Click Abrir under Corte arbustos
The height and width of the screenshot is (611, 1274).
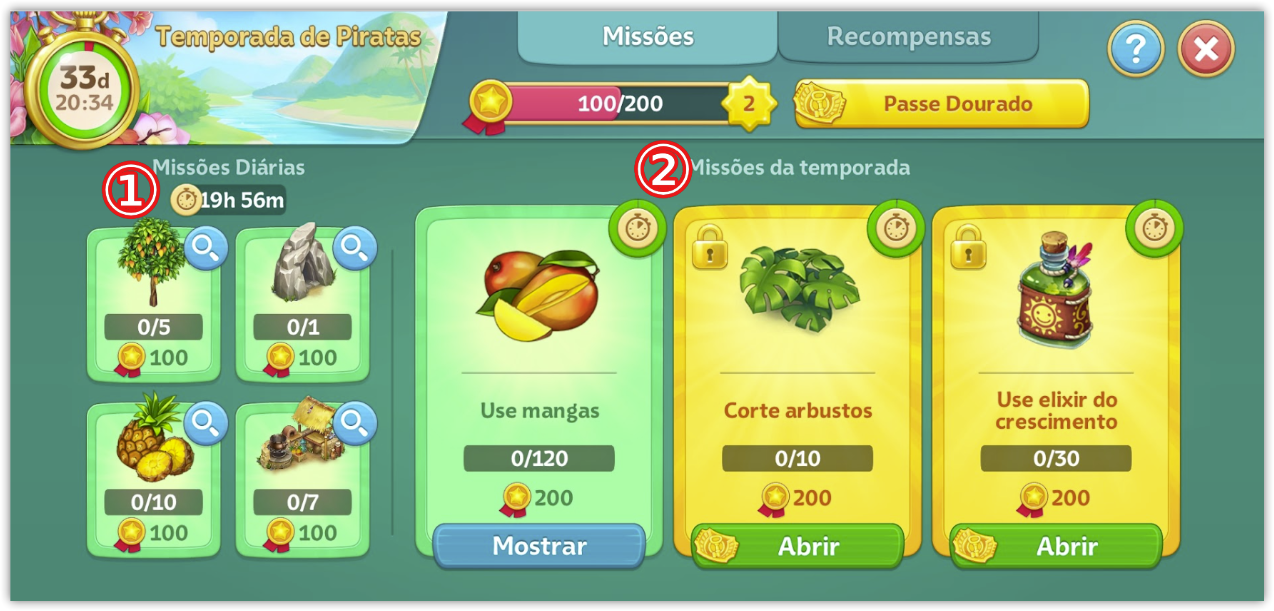(798, 547)
